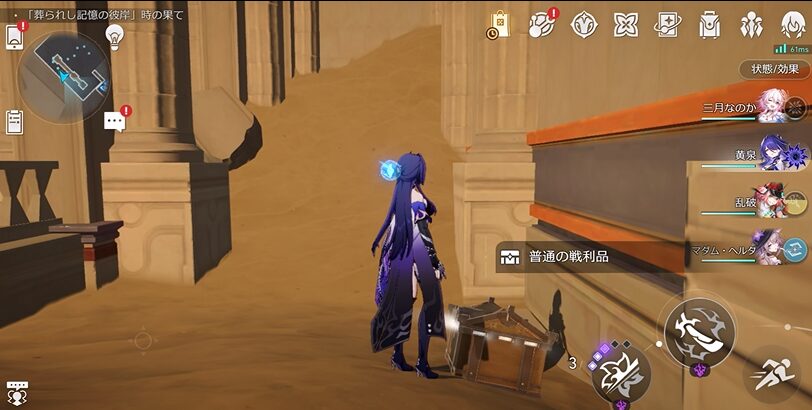
Task: Open the three-figure team setup icon
Action: 751,25
